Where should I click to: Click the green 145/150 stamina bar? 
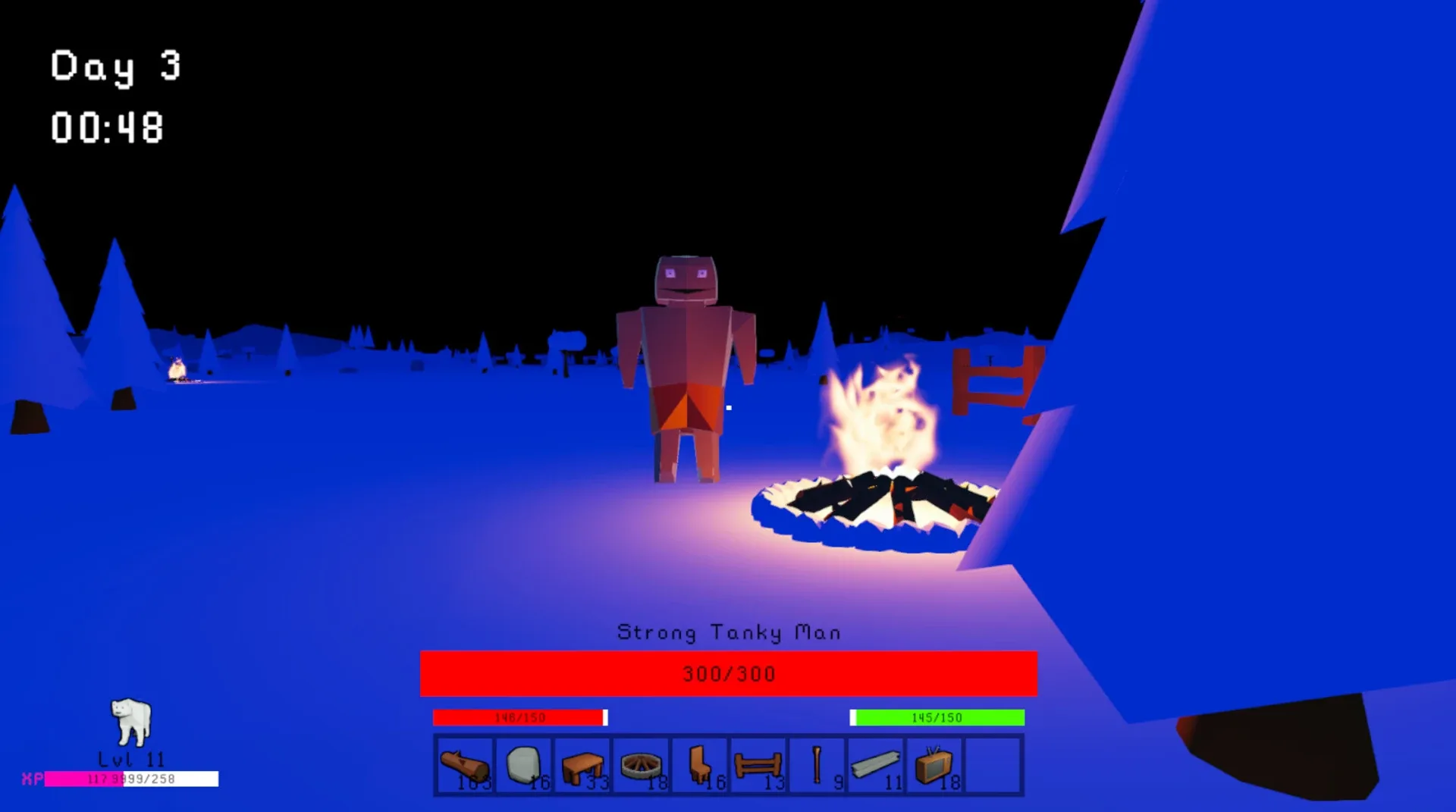(x=937, y=716)
